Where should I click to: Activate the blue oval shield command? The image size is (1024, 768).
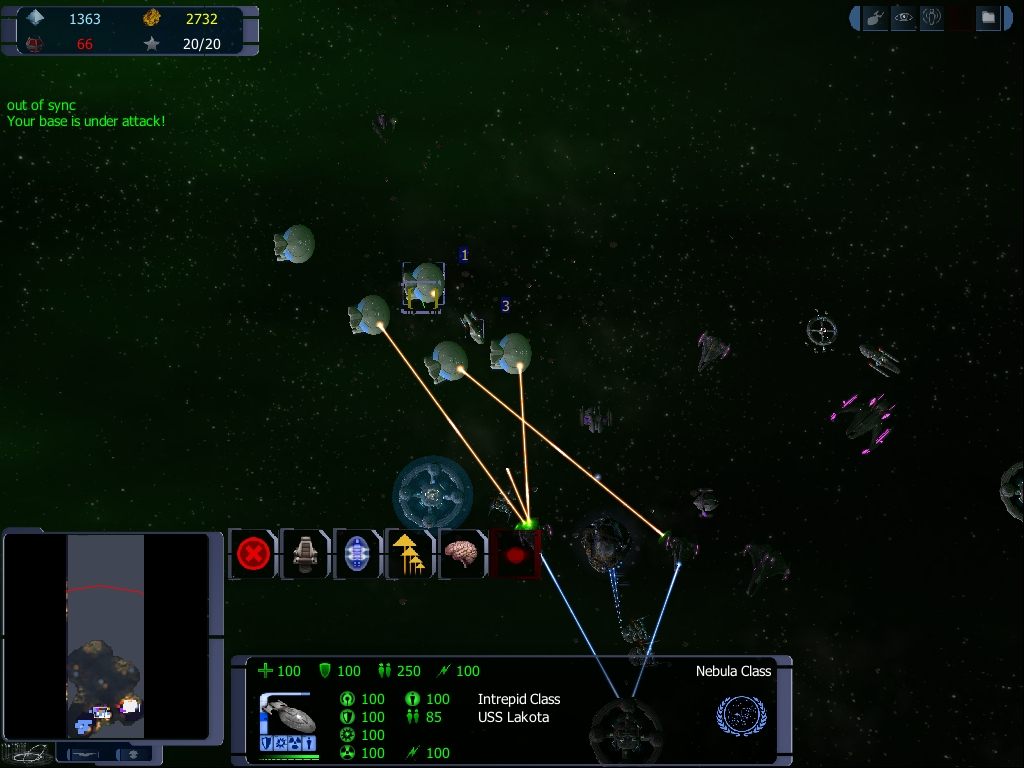(x=357, y=553)
